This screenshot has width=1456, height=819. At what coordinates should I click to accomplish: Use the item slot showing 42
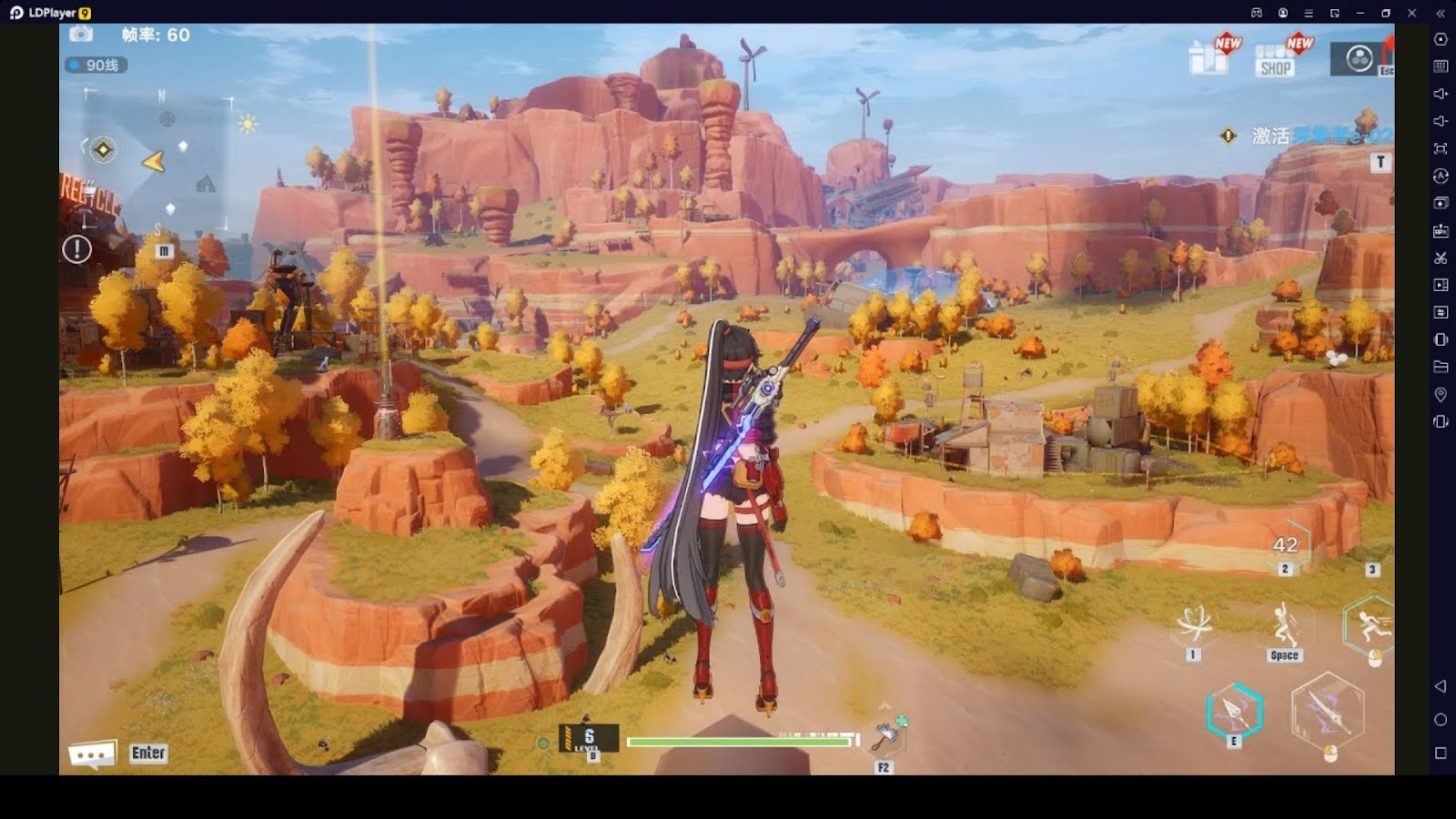[1285, 546]
